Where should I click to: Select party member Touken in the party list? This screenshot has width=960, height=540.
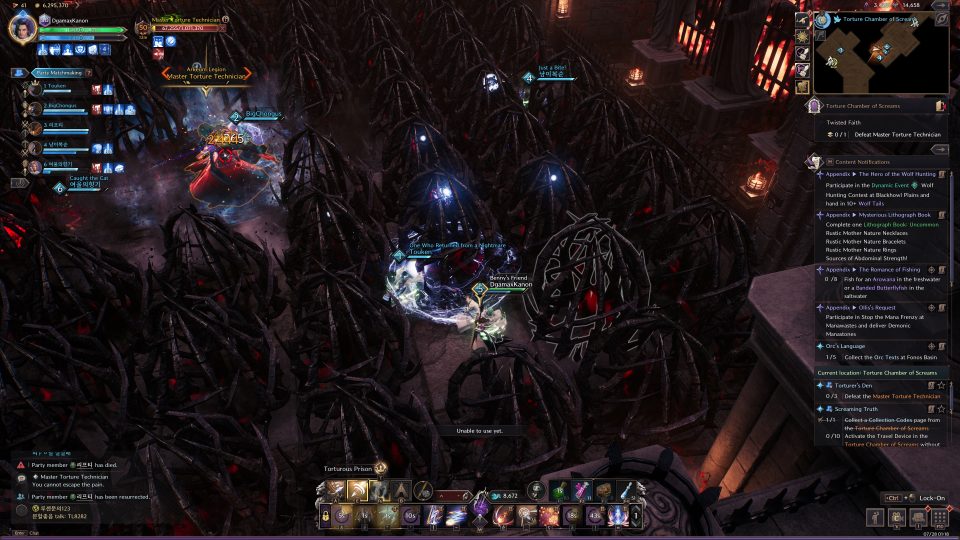click(55, 87)
